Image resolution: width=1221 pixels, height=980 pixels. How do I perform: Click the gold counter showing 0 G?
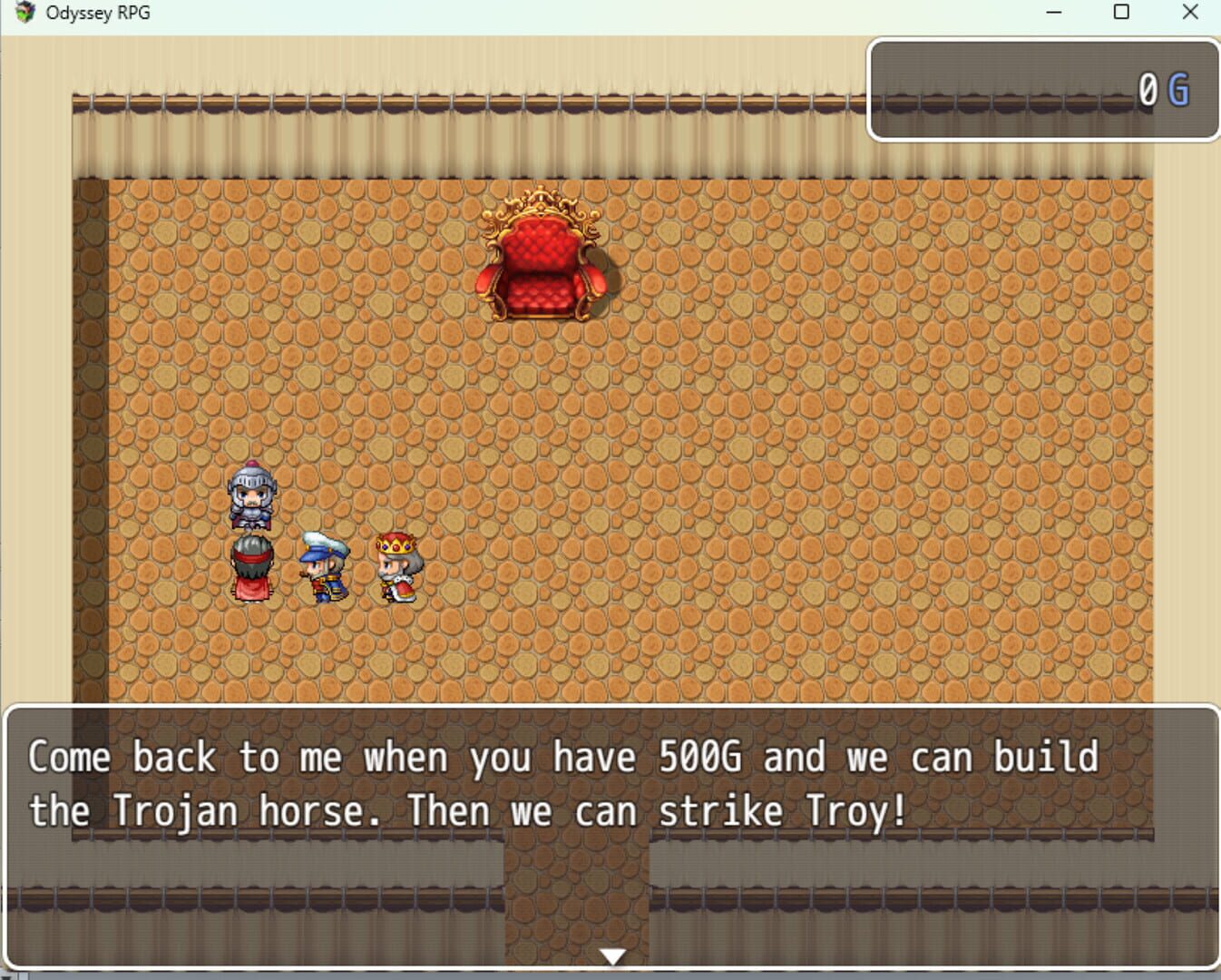point(1043,89)
